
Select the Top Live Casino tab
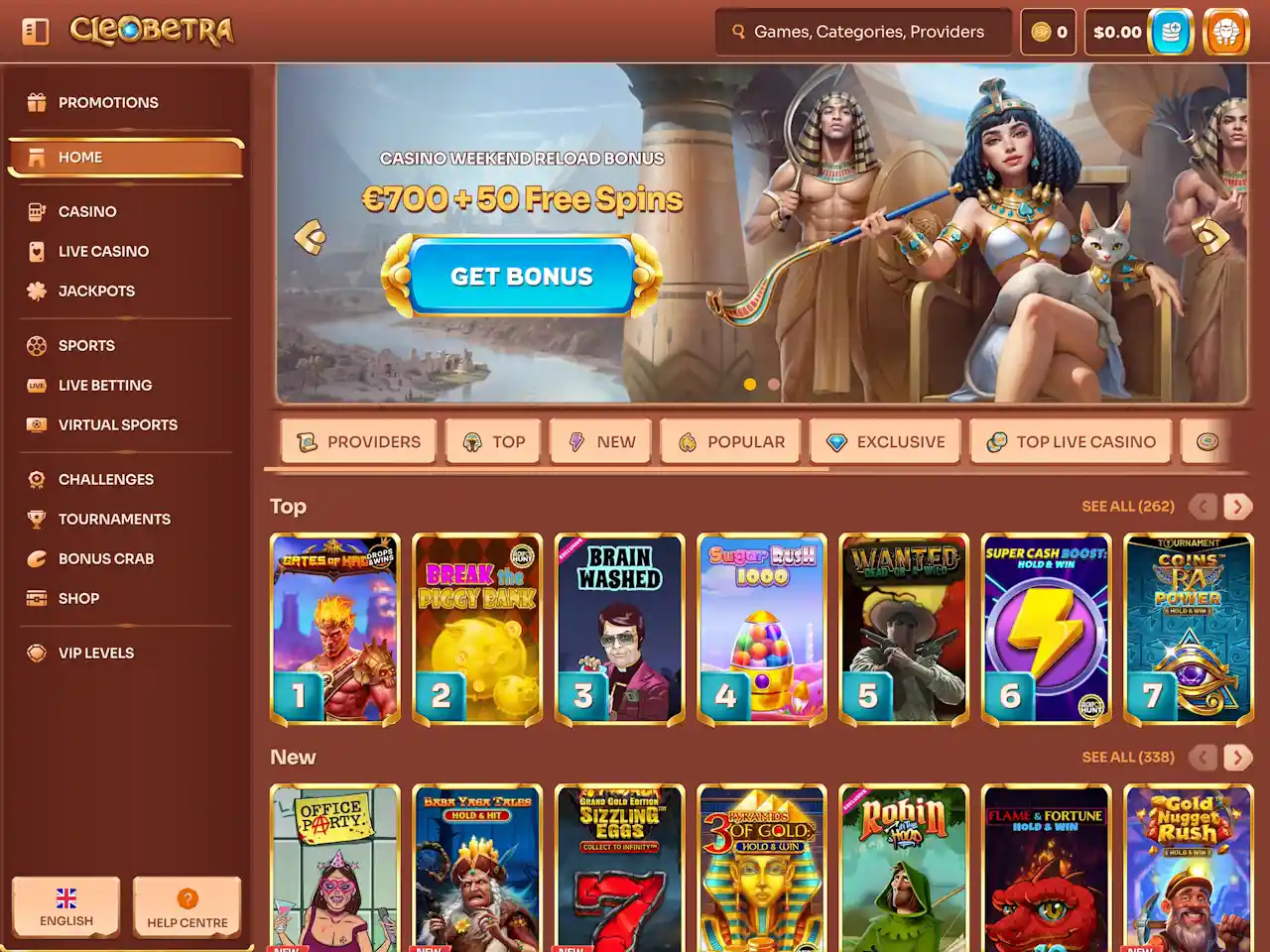(x=1071, y=441)
